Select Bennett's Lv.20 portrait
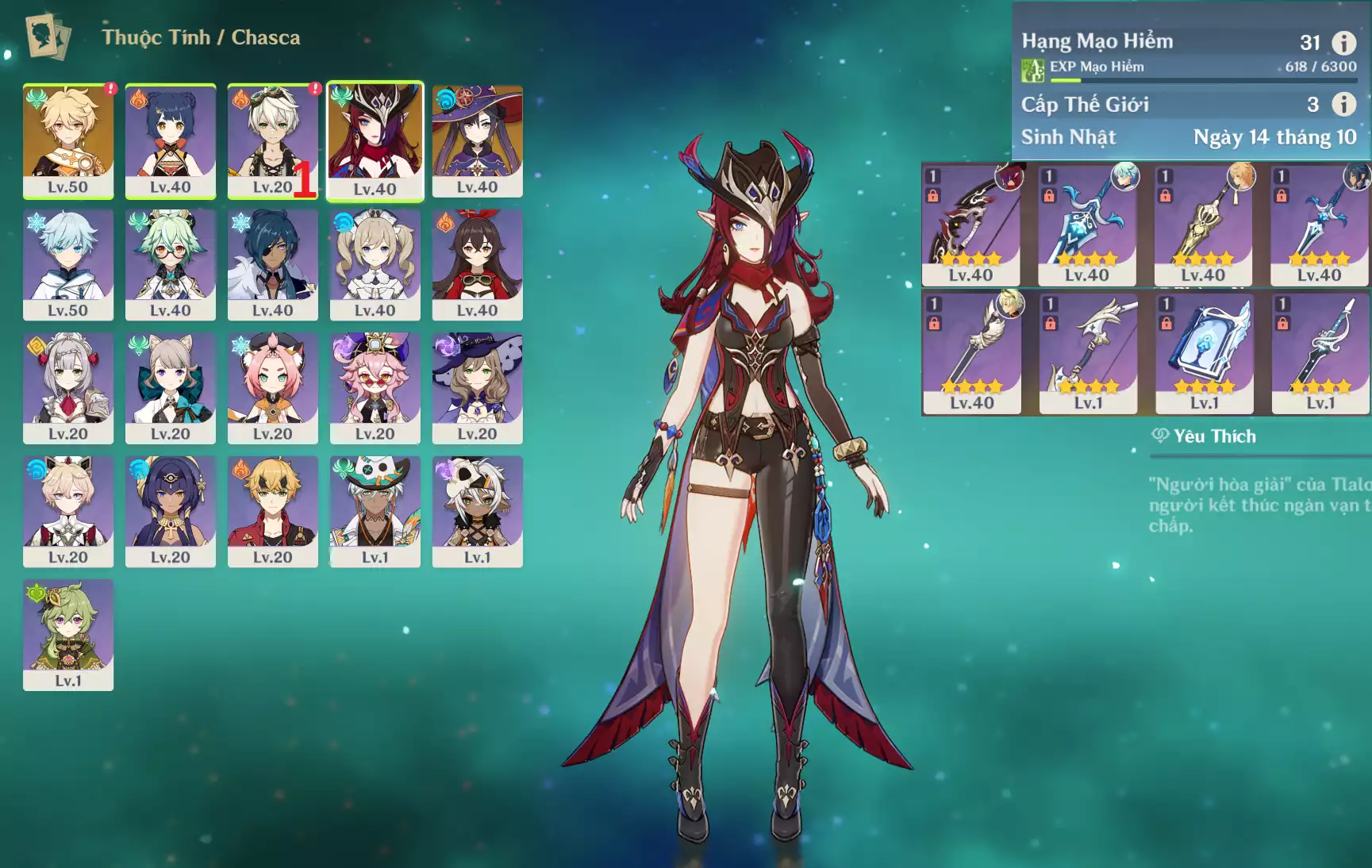The width and height of the screenshot is (1372, 868). point(272,140)
